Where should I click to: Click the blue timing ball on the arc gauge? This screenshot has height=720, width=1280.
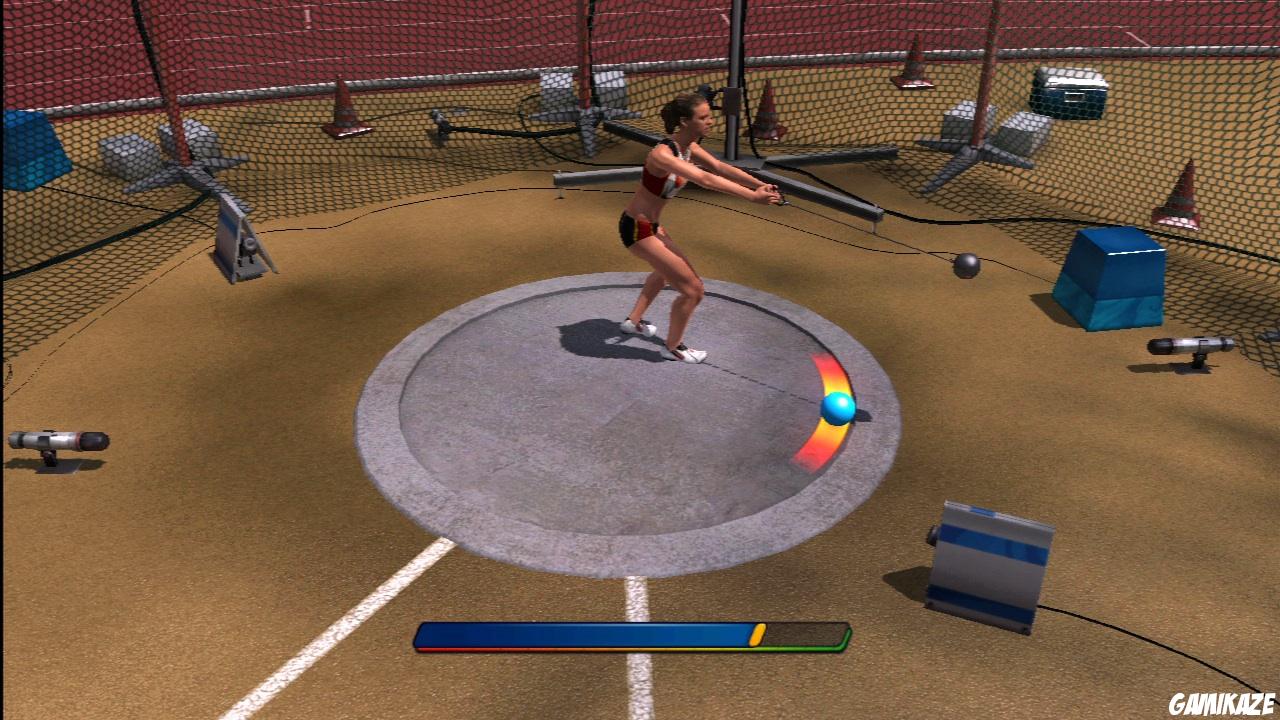838,407
